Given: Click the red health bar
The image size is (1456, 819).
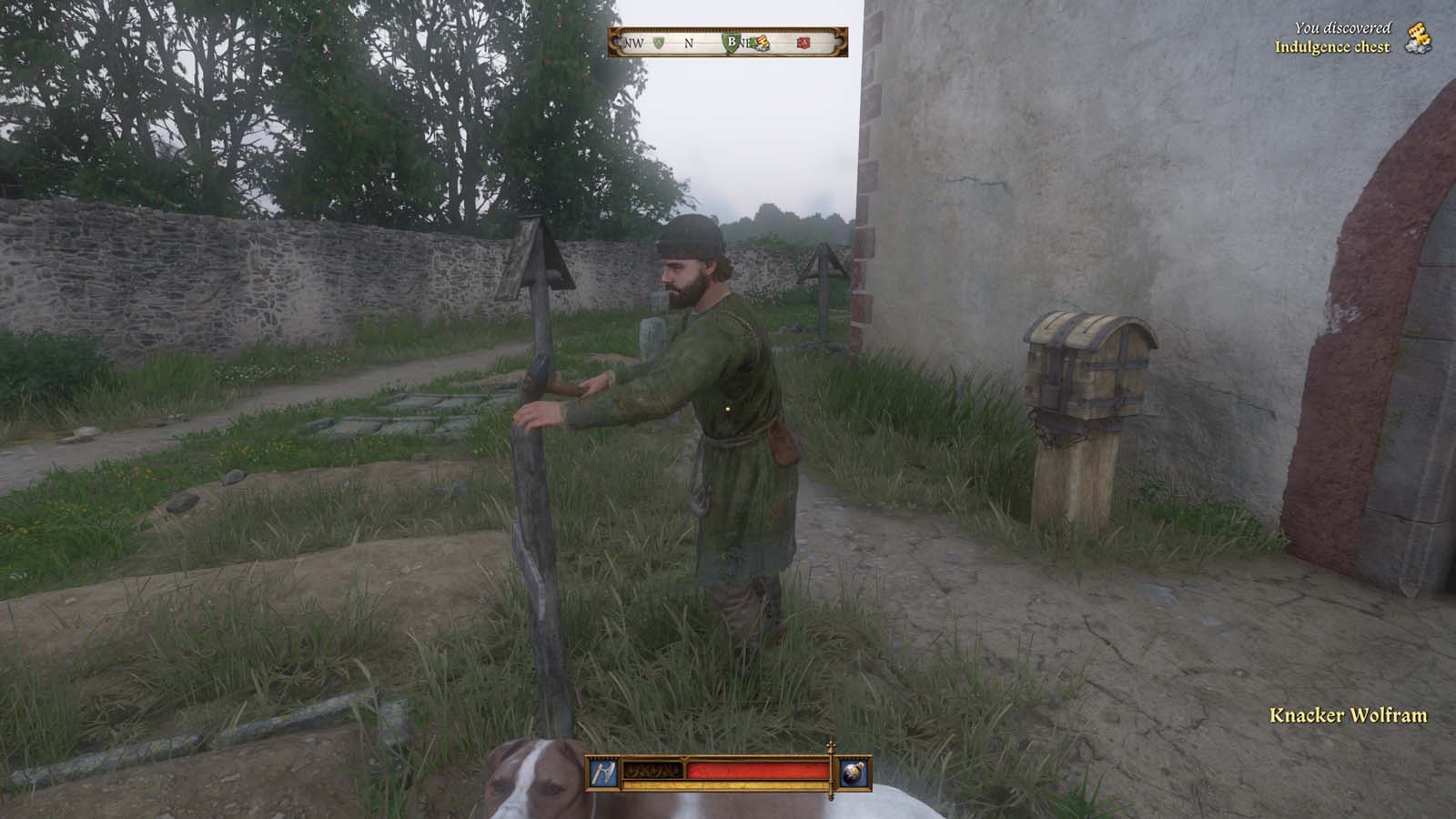Looking at the screenshot, I should click(755, 772).
